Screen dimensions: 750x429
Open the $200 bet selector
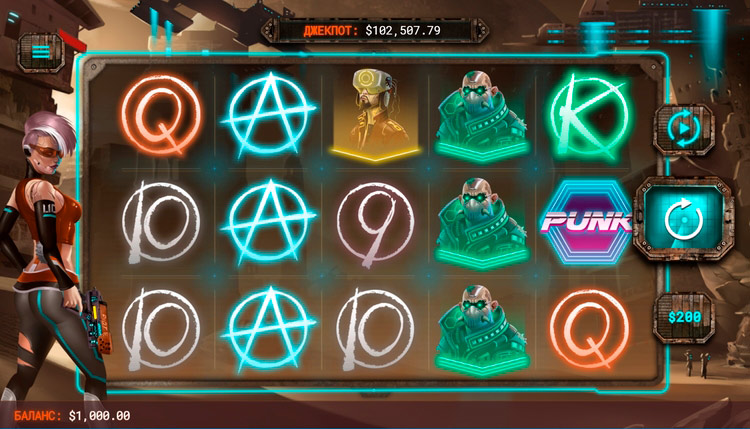coord(683,316)
